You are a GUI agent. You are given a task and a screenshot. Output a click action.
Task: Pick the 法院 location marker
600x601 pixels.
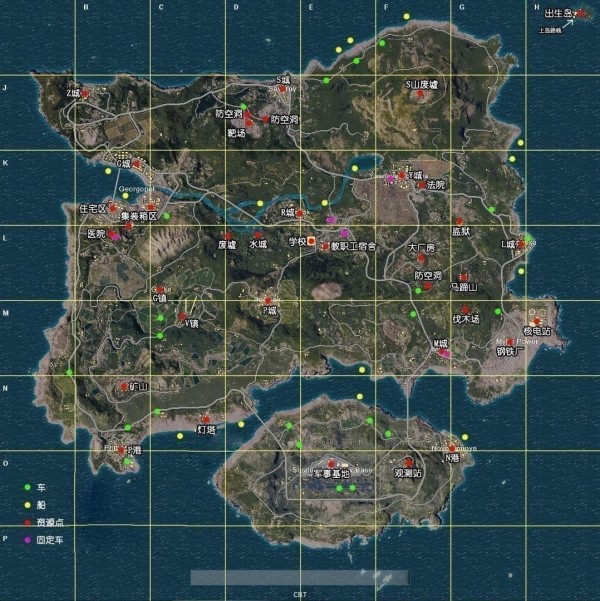[x=421, y=185]
